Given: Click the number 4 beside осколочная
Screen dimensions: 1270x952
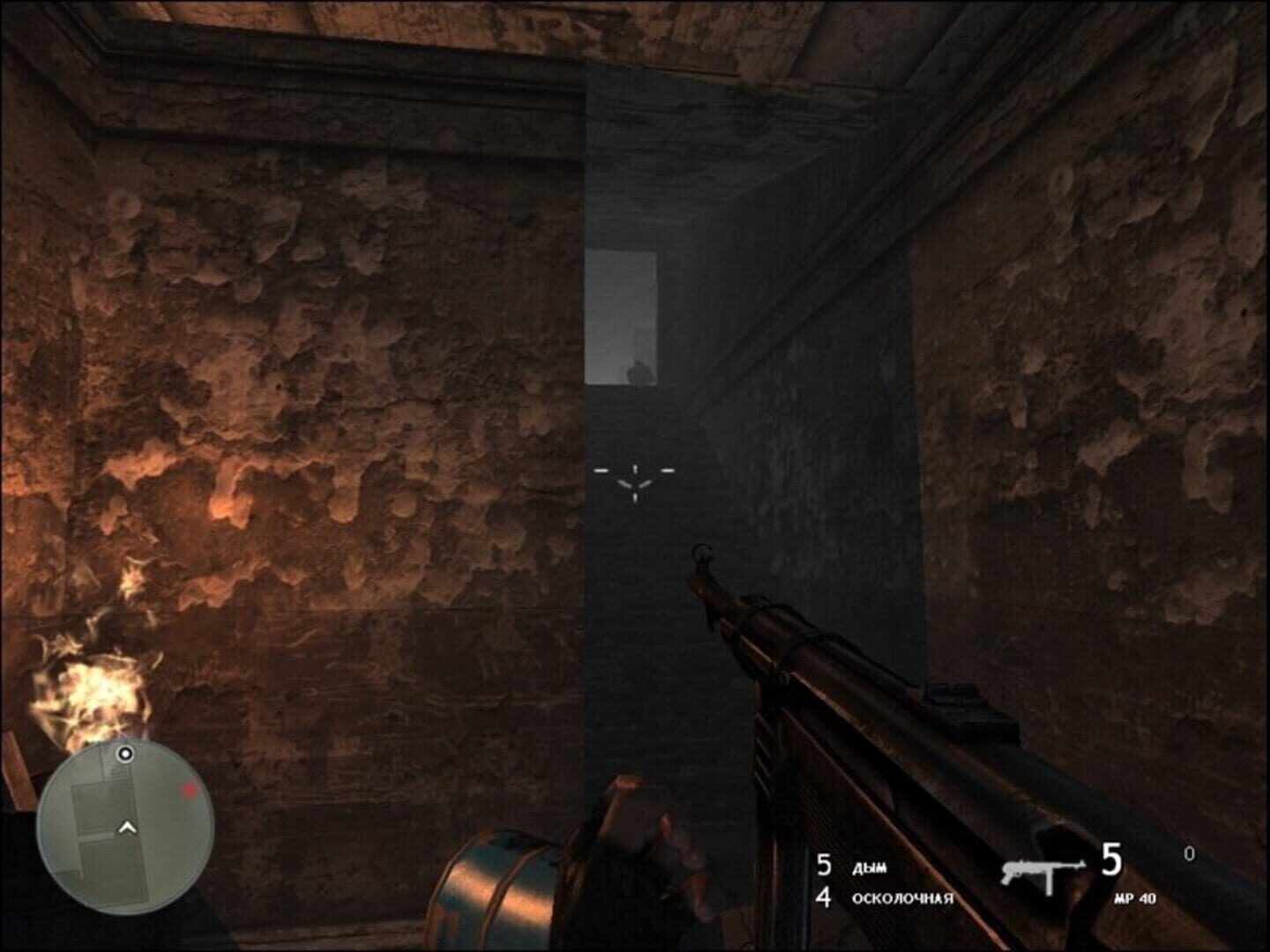Looking at the screenshot, I should click(823, 899).
